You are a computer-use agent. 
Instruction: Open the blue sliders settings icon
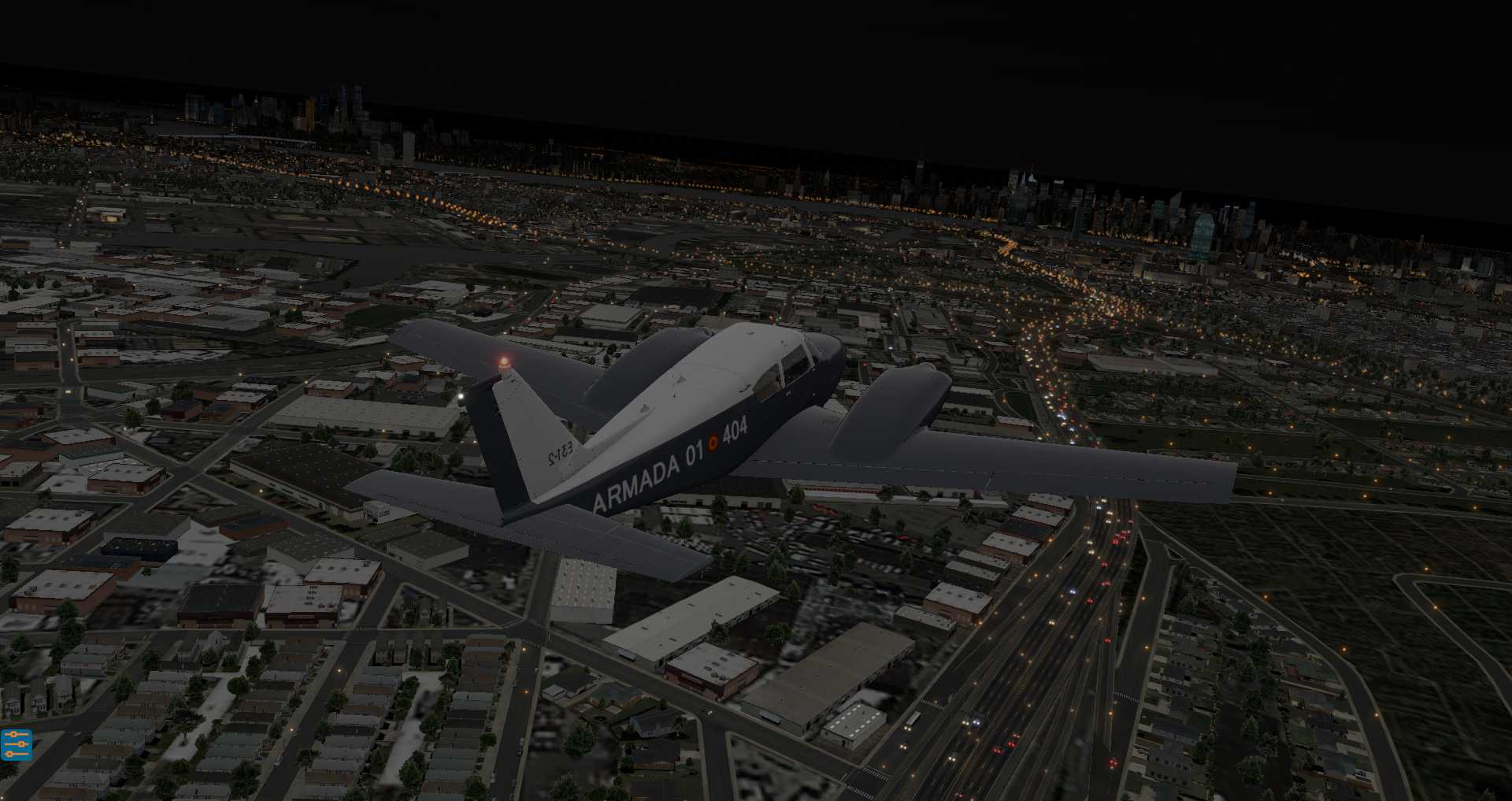point(16,744)
